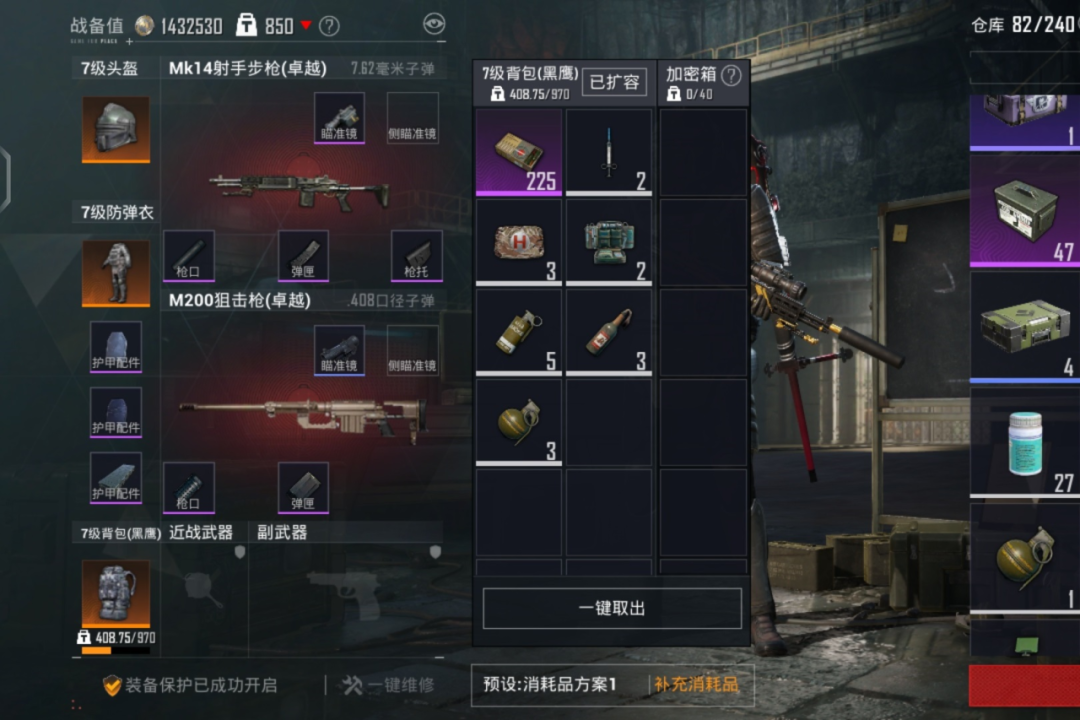Show info for the 加密箱 secure box
The image size is (1080, 720).
tap(732, 75)
